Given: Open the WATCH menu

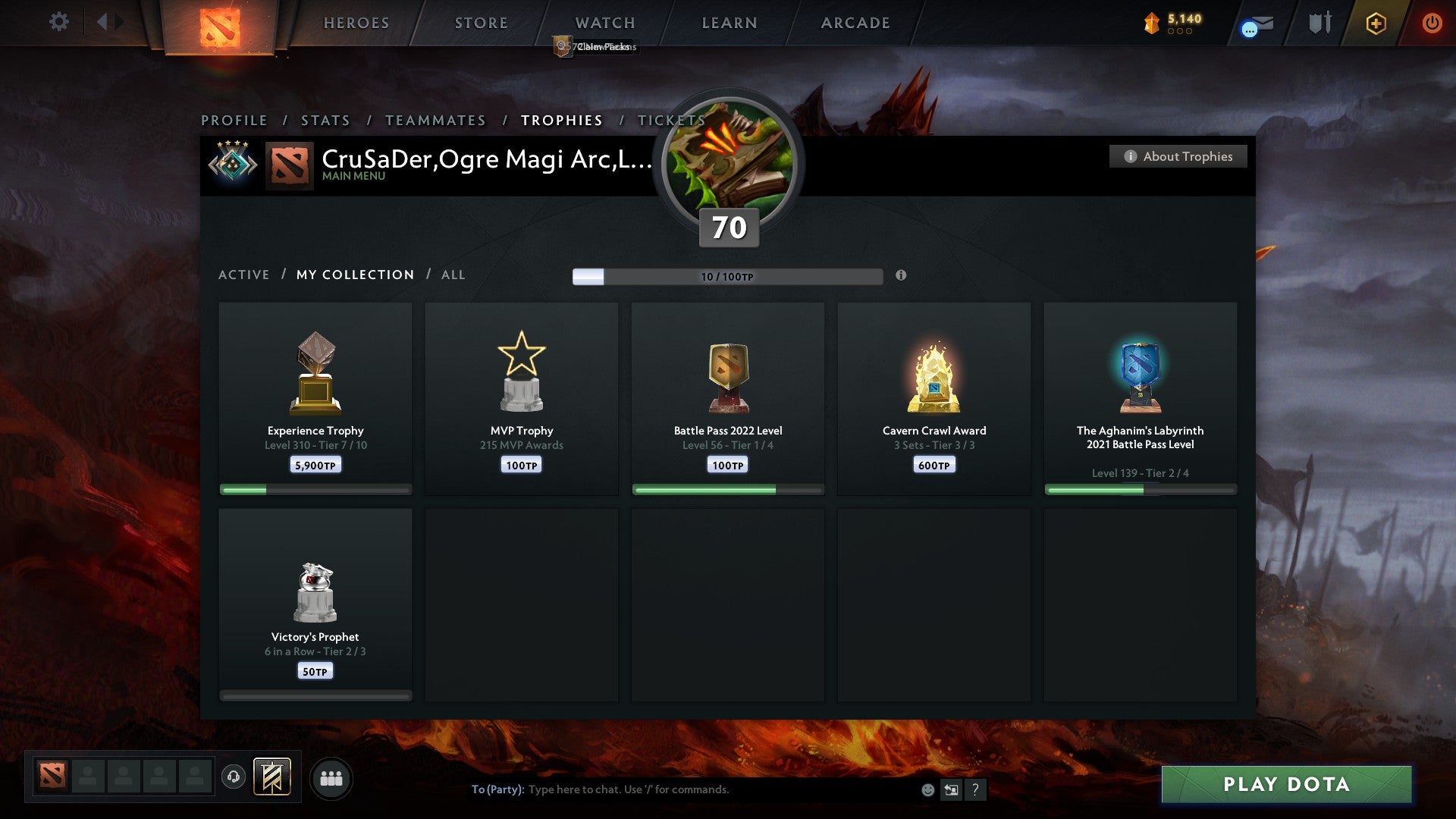Looking at the screenshot, I should (604, 23).
